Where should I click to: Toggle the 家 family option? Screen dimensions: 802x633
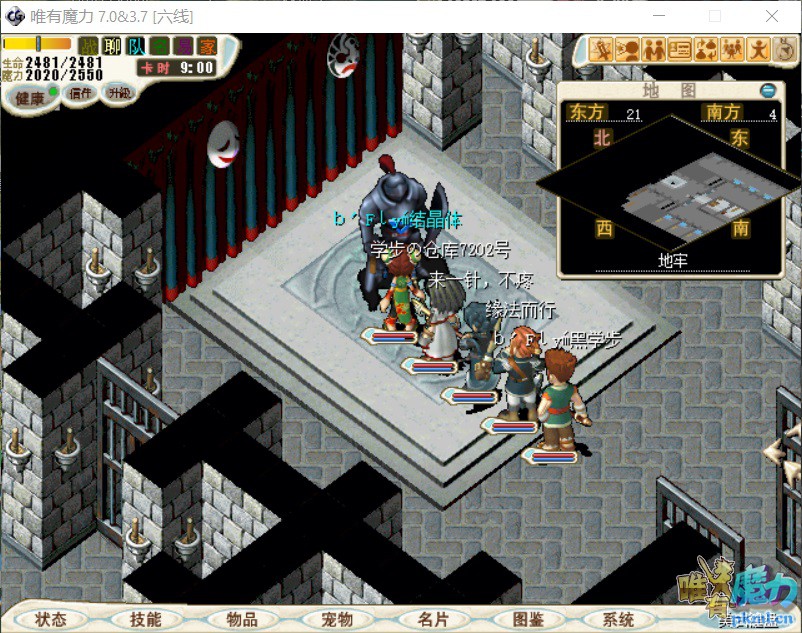(x=207, y=46)
